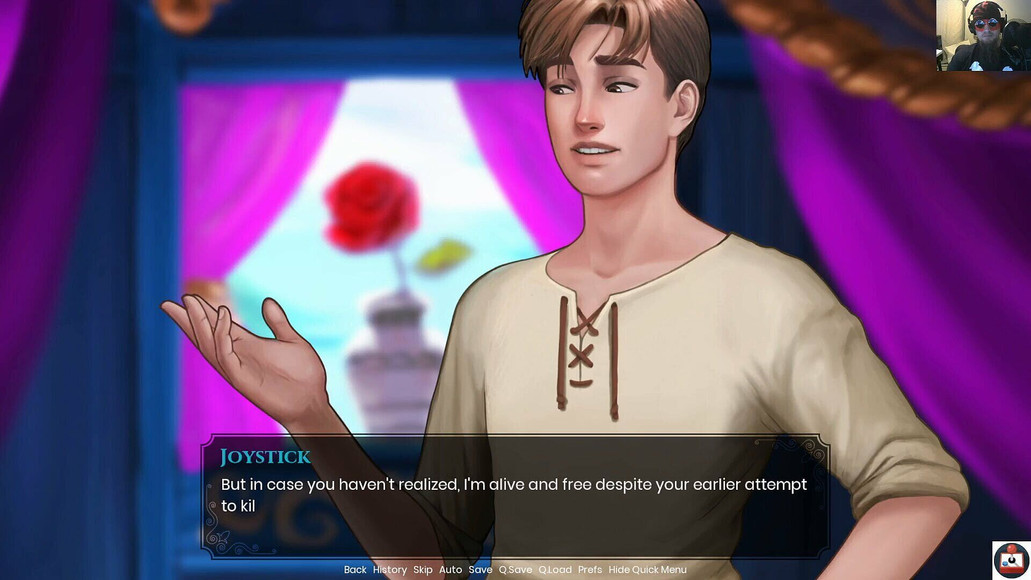Select Hide Quick Menu option
Viewport: 1031px width, 580px height.
tap(647, 570)
